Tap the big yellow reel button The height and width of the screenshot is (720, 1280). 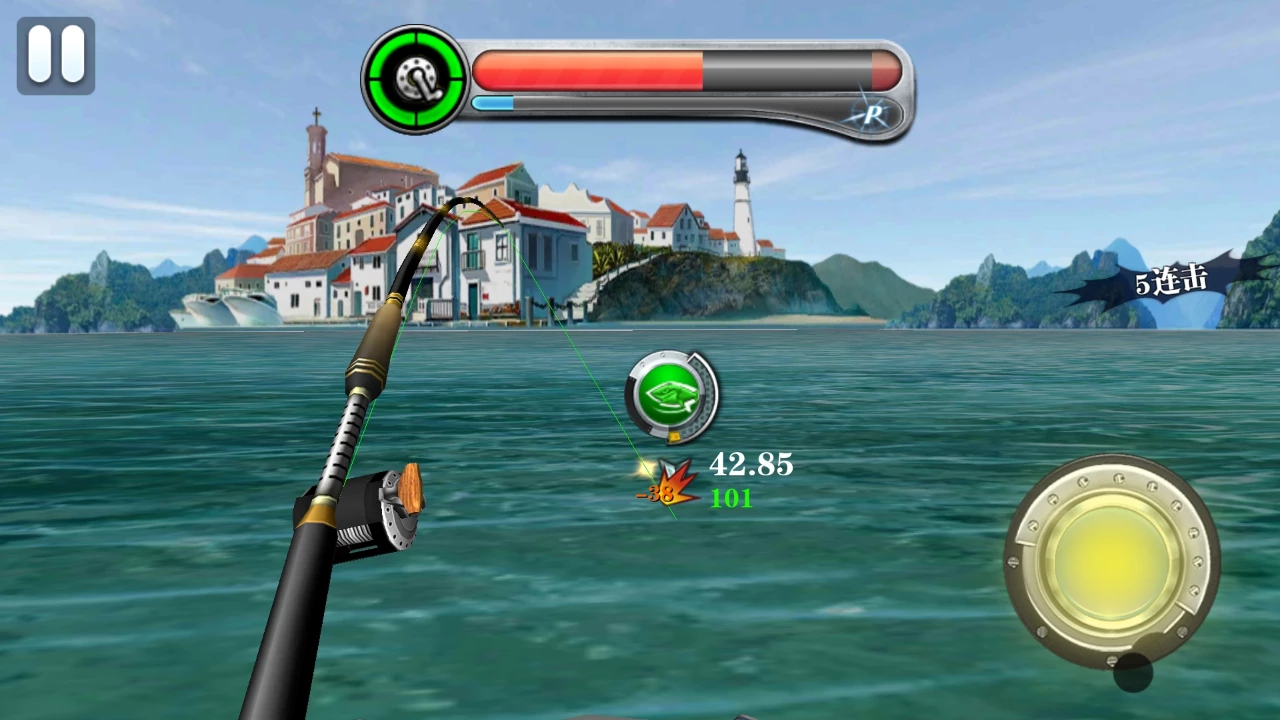pos(1111,560)
